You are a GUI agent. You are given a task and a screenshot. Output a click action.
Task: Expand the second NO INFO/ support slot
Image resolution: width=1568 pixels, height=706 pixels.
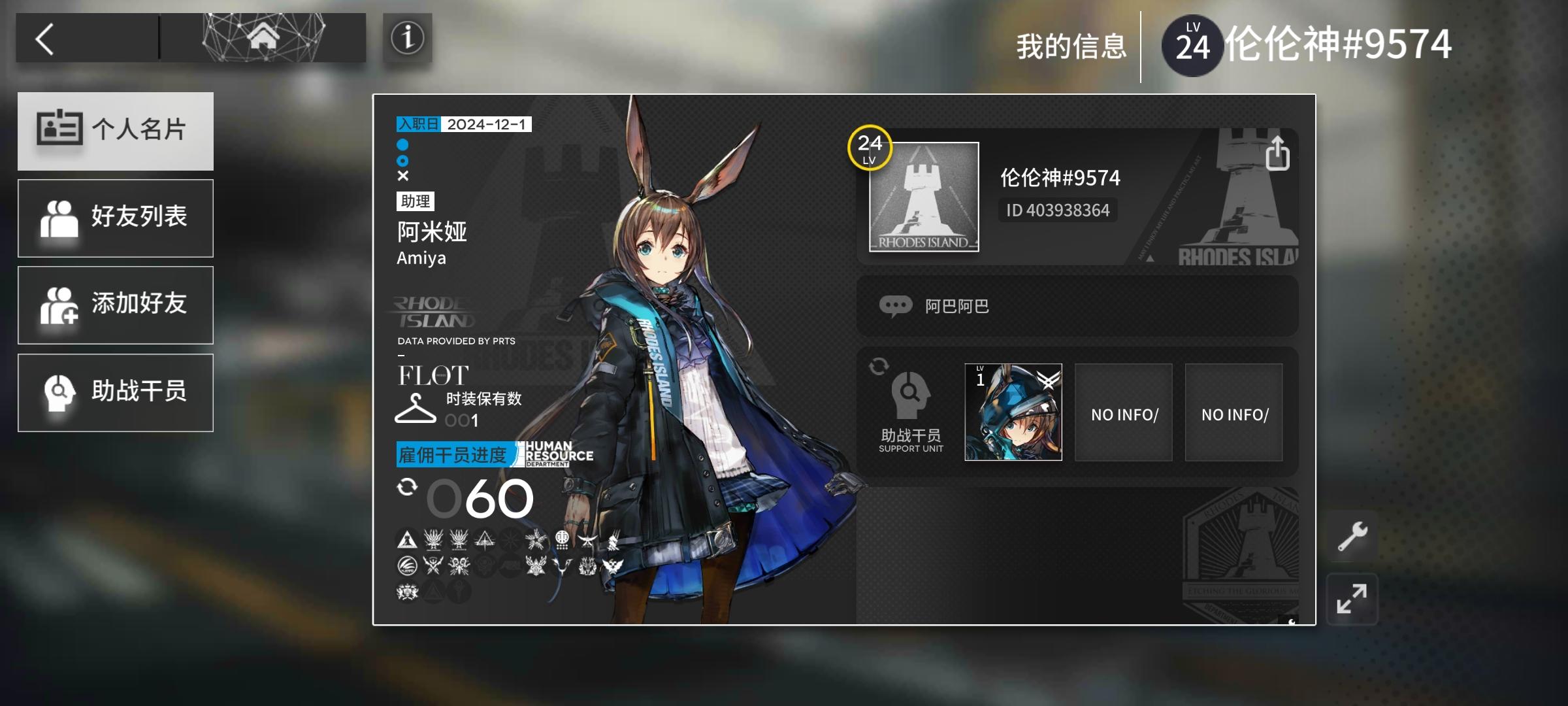tap(1233, 412)
